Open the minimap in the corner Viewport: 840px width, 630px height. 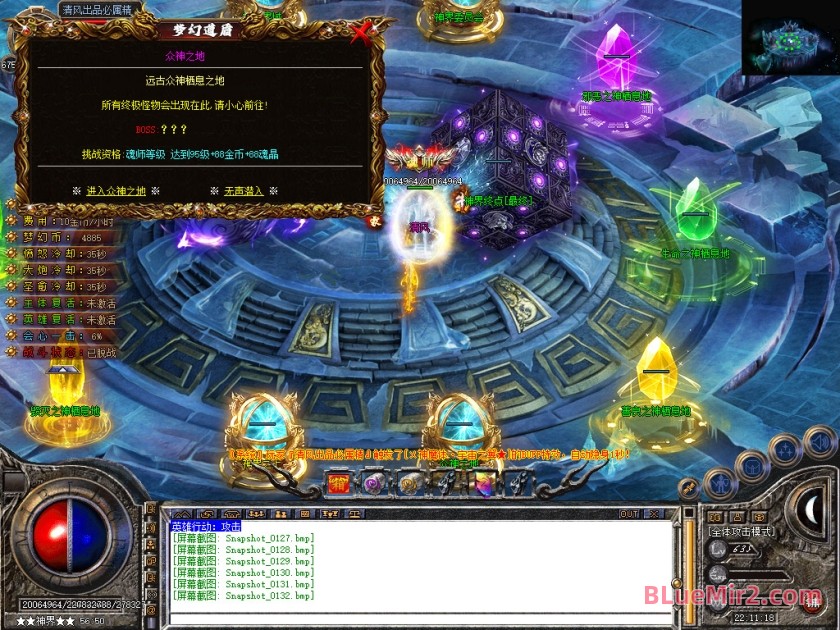pyautogui.click(x=790, y=42)
